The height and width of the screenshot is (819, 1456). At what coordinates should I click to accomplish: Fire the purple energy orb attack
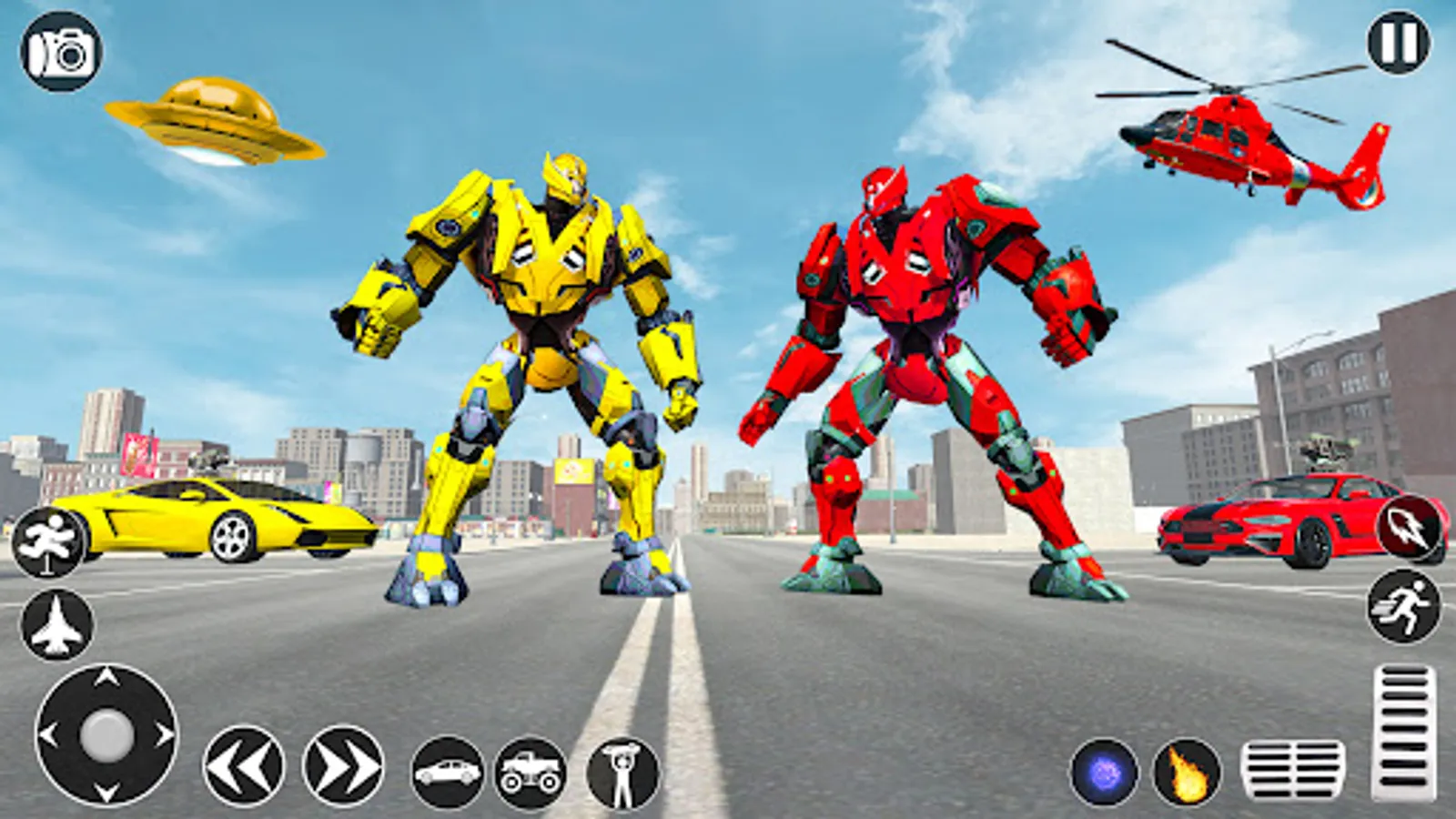point(1103,770)
